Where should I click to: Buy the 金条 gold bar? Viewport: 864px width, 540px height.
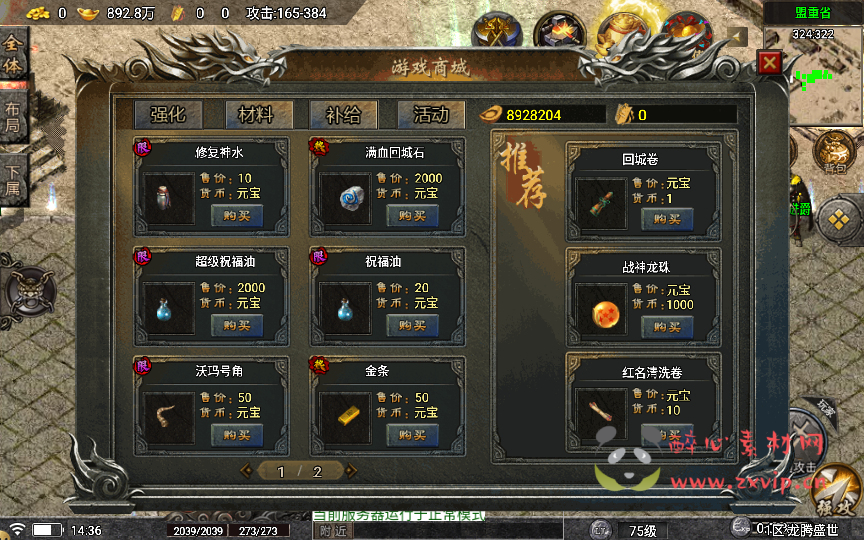point(412,434)
